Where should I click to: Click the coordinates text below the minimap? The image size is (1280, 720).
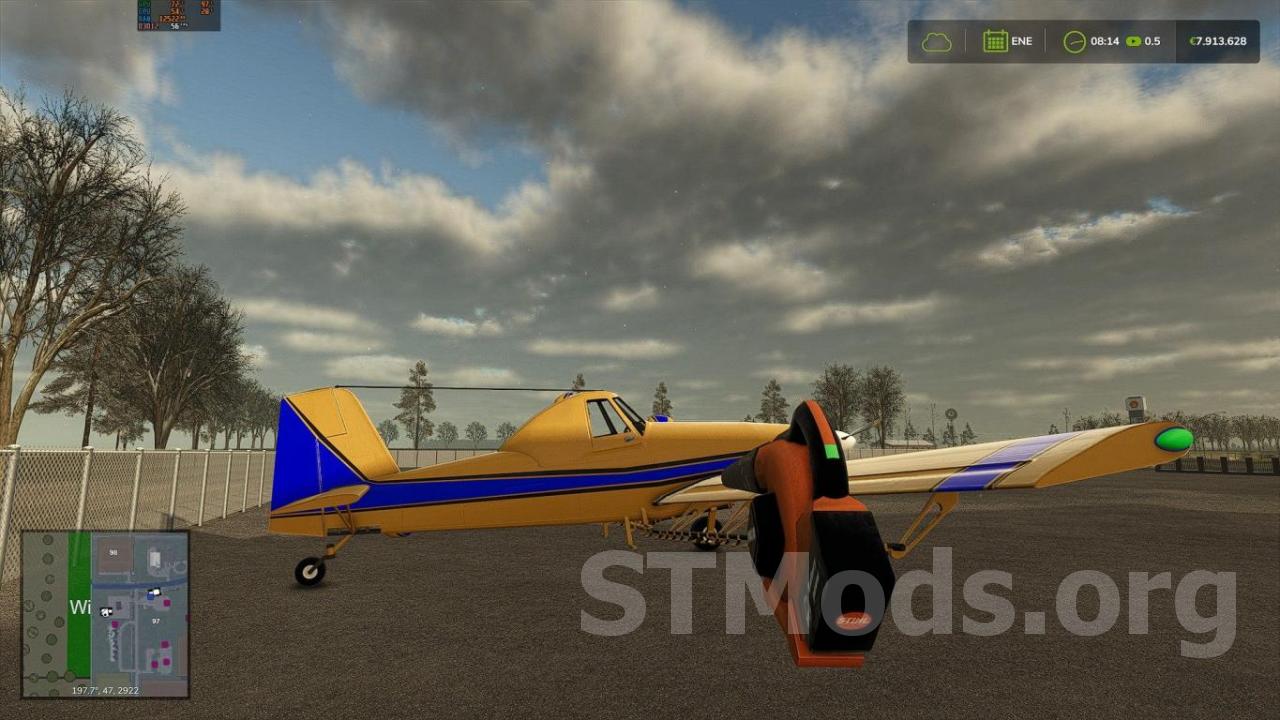point(105,690)
